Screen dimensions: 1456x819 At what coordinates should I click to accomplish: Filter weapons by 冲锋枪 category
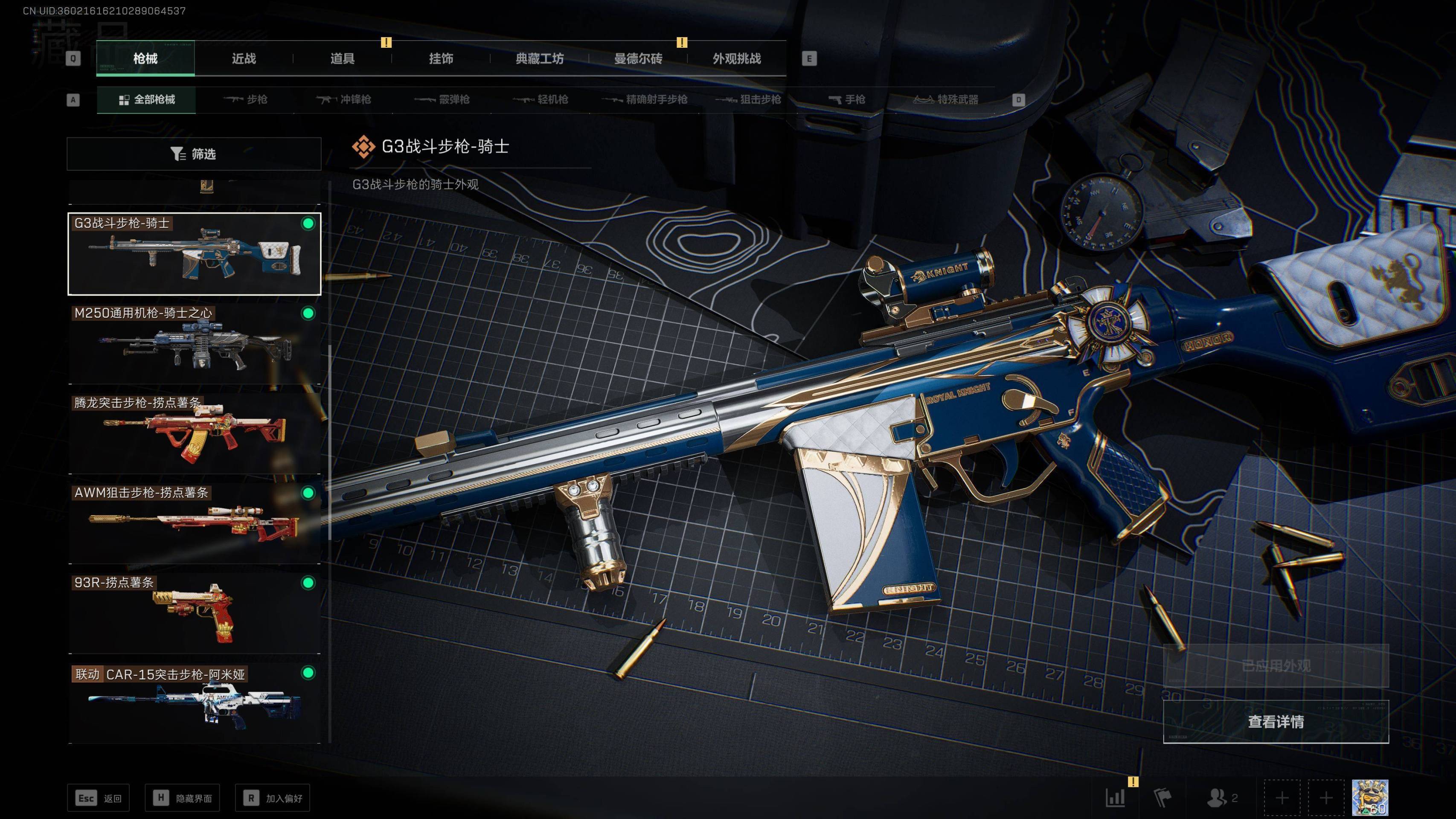[344, 100]
